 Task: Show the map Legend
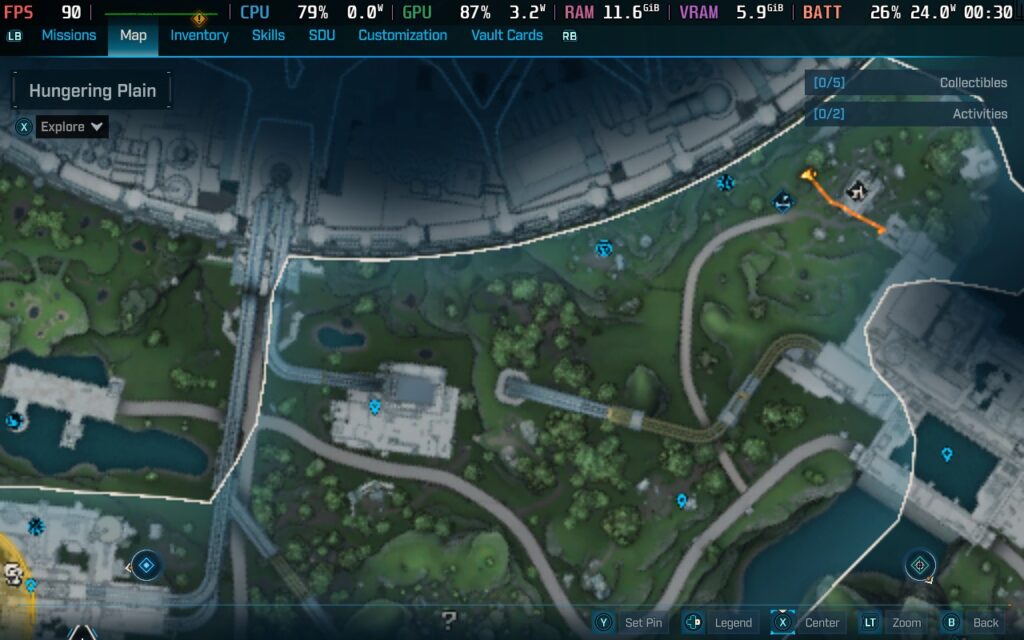(x=719, y=622)
